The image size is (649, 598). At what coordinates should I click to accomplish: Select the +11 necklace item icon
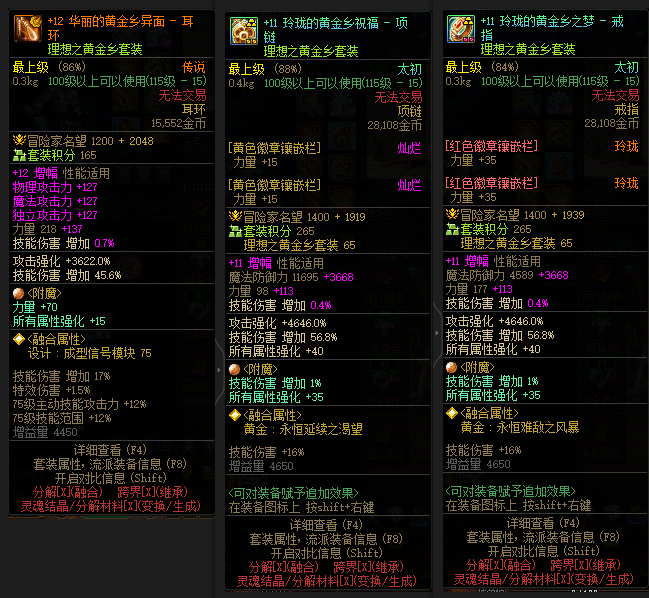(243, 31)
